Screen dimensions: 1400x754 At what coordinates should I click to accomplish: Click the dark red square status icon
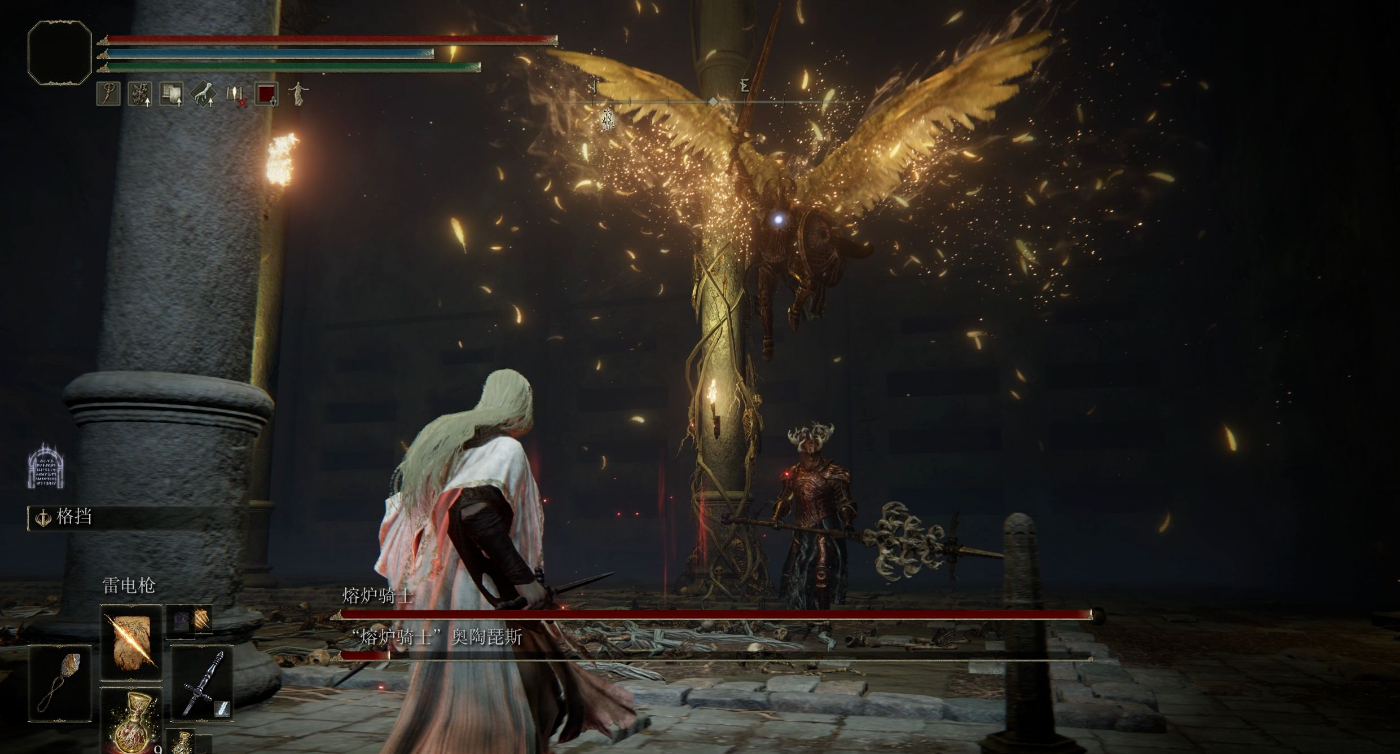pos(266,94)
